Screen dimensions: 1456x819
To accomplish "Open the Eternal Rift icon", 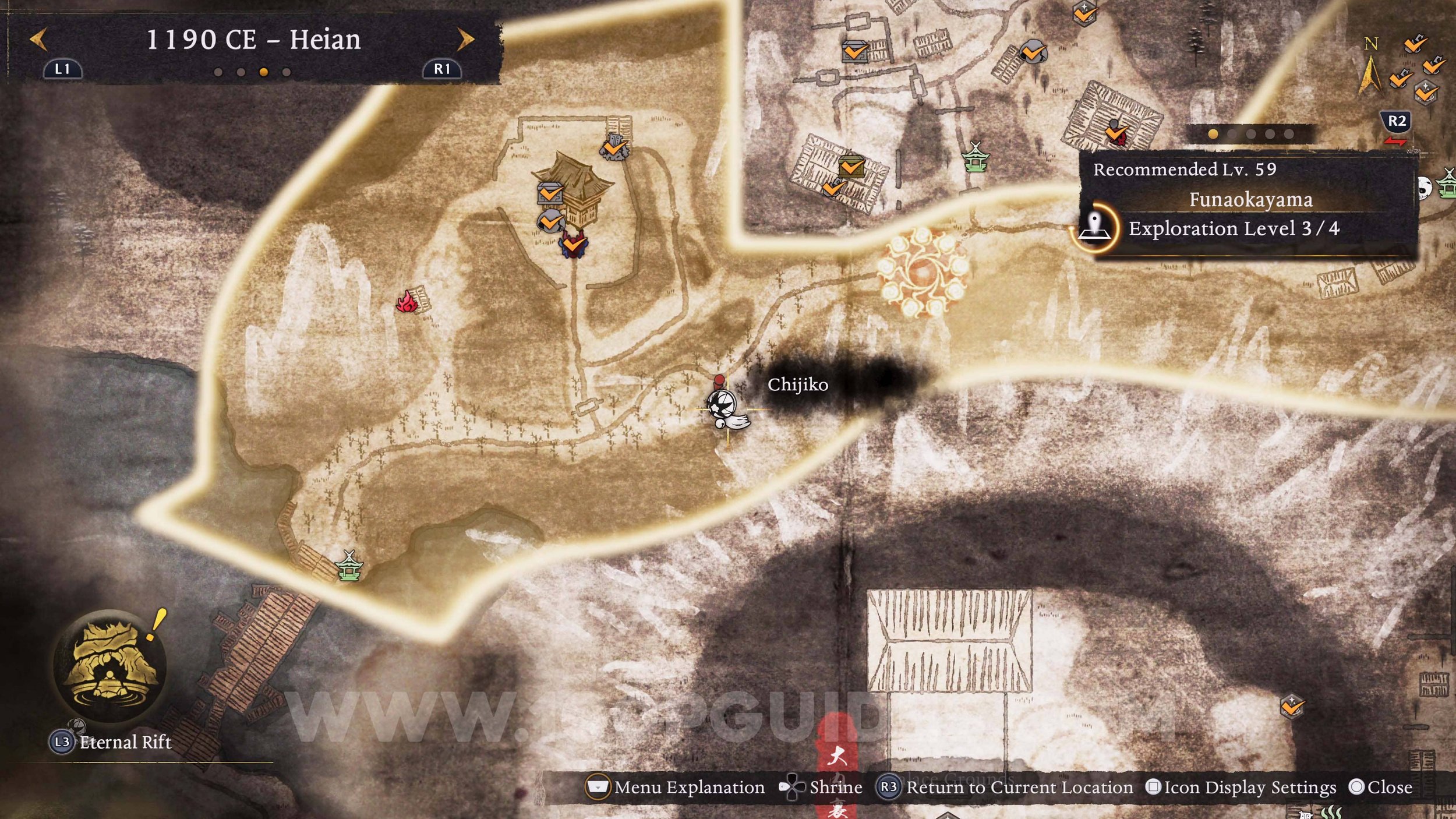I will (110, 666).
